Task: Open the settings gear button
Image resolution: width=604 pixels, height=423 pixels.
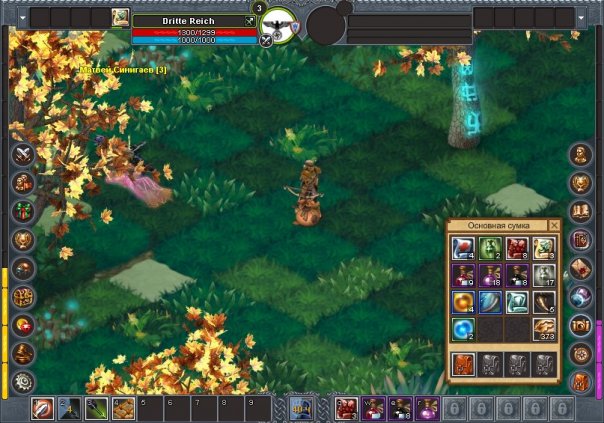Action: click(23, 381)
